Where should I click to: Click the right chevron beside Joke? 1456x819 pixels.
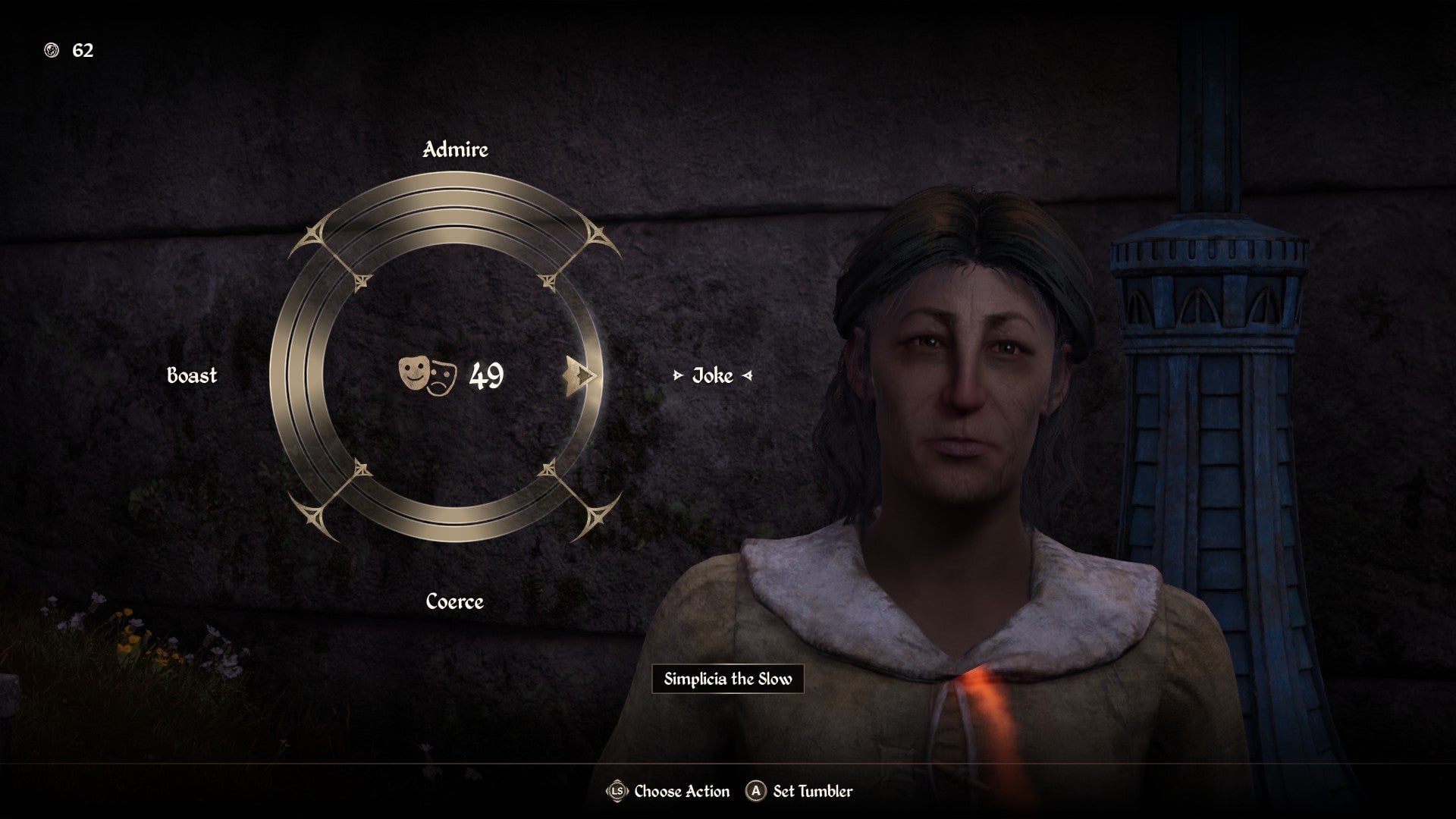[747, 375]
